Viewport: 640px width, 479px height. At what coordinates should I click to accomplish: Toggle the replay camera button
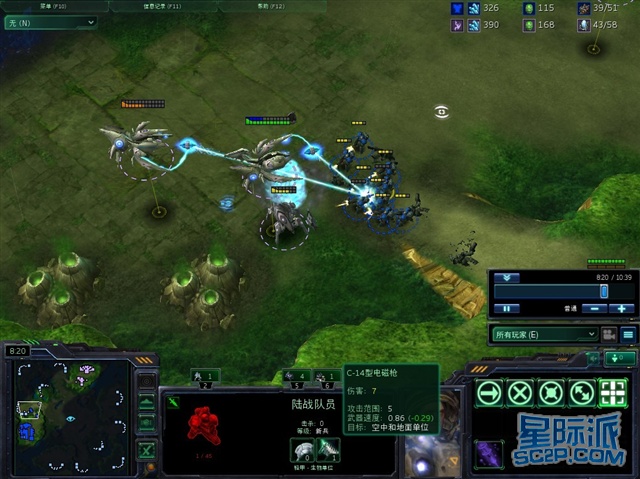pos(608,334)
